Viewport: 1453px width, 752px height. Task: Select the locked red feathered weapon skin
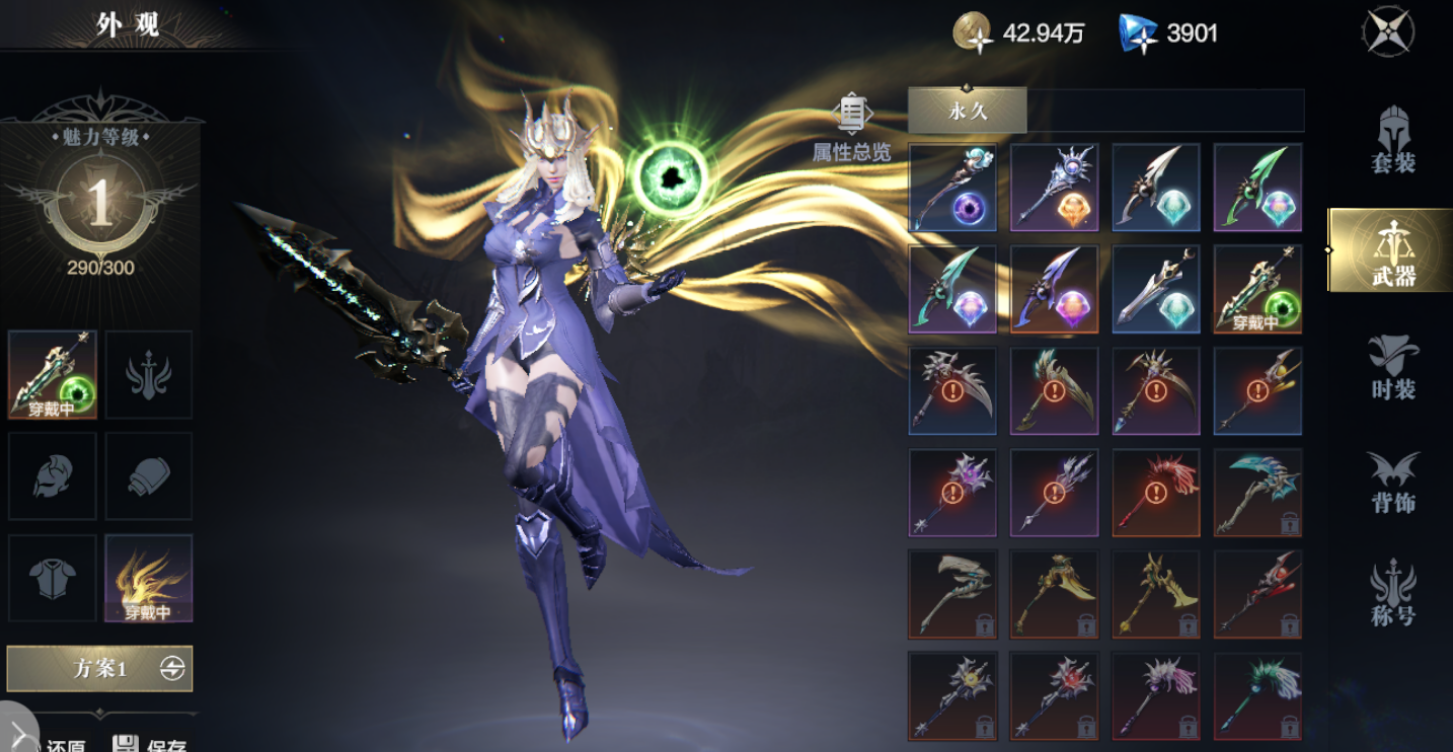[1156, 493]
